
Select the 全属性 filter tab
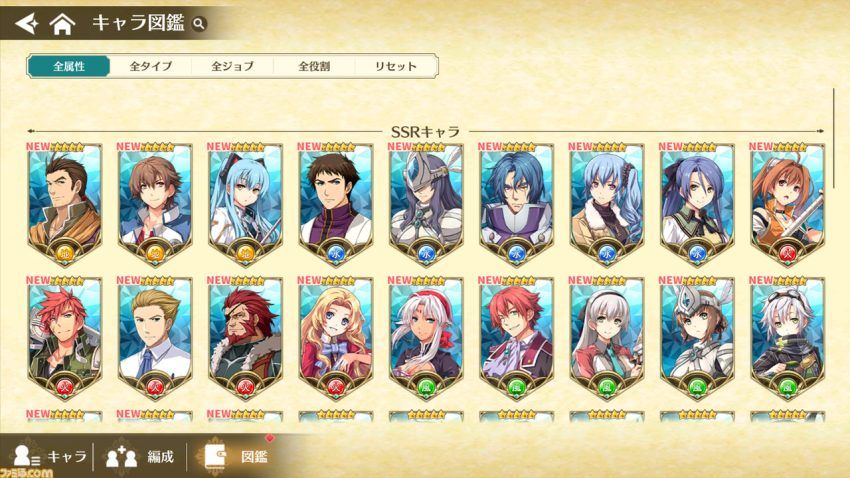pyautogui.click(x=68, y=66)
